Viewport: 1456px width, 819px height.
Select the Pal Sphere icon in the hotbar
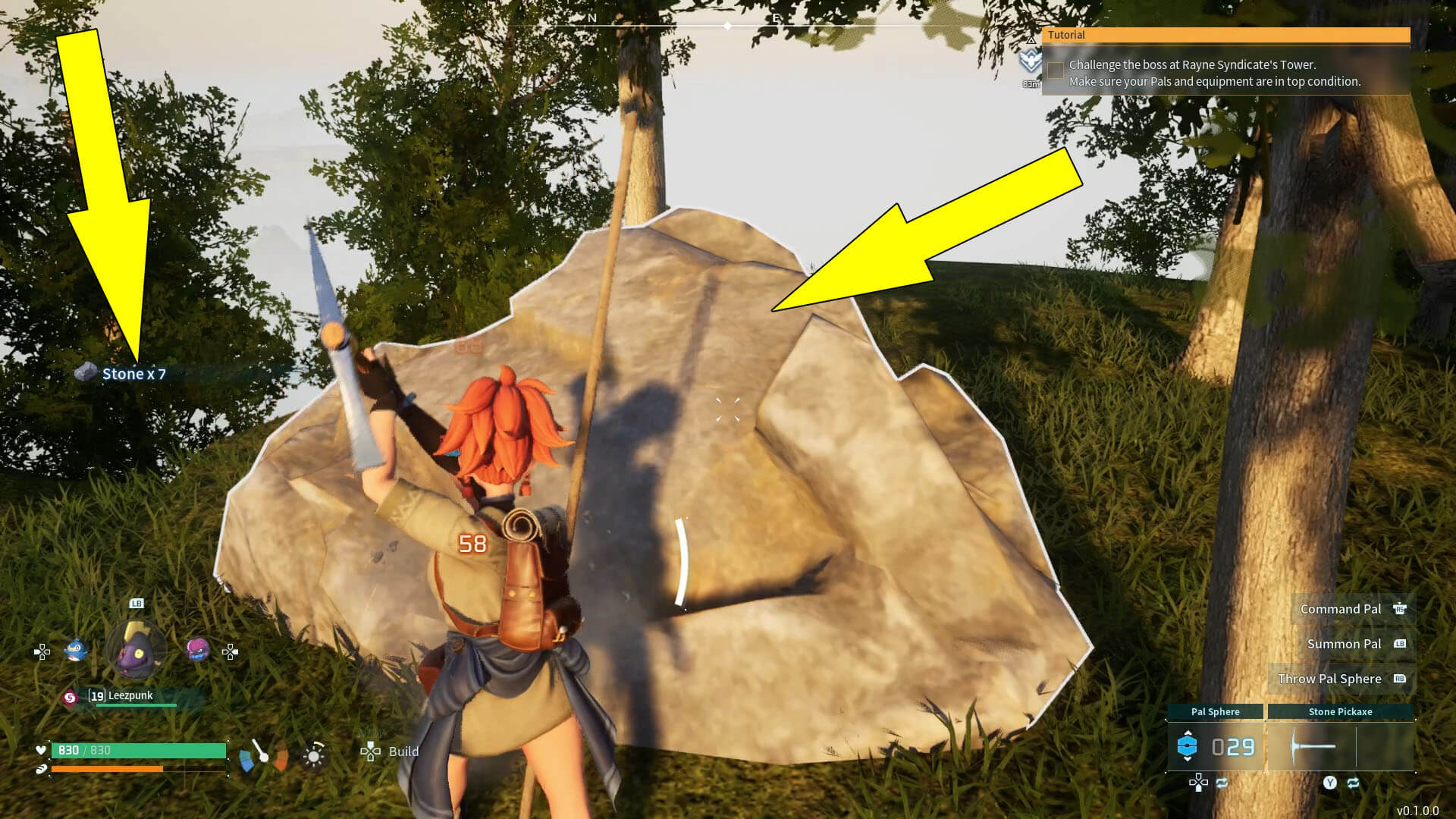click(1187, 745)
